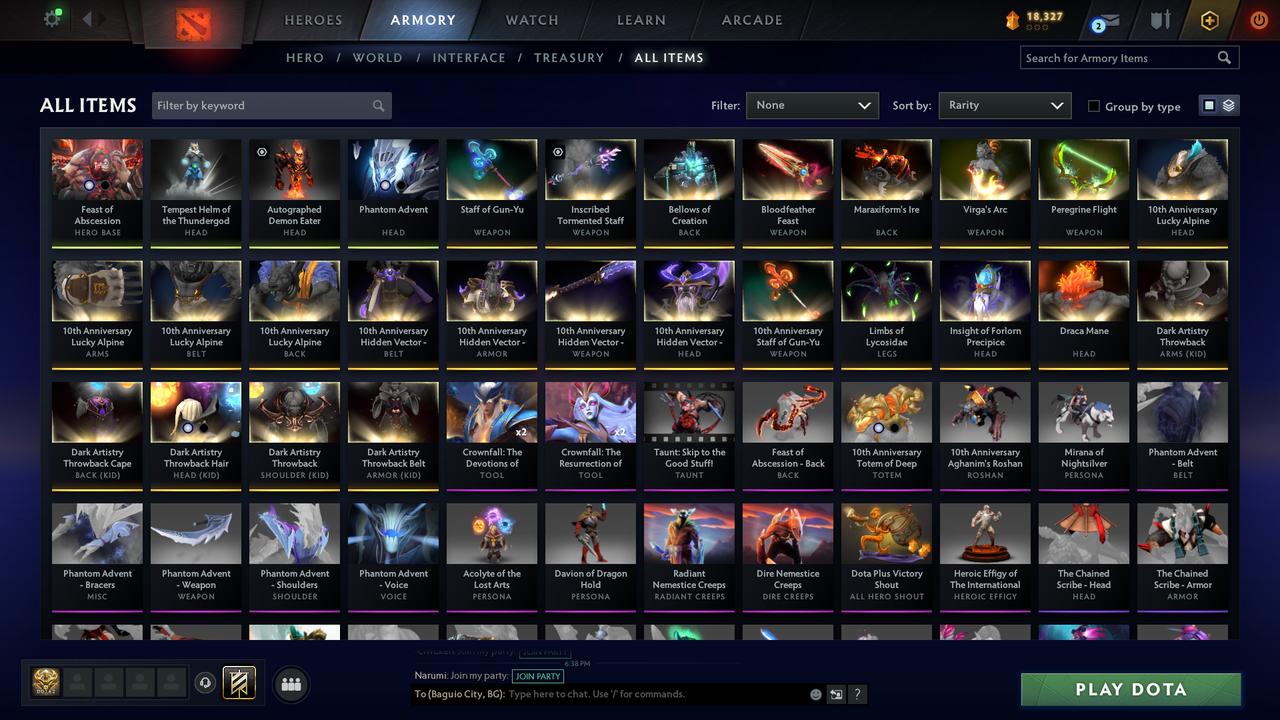Click the power button to exit
Screen dimensions: 1280x720
(1258, 18)
